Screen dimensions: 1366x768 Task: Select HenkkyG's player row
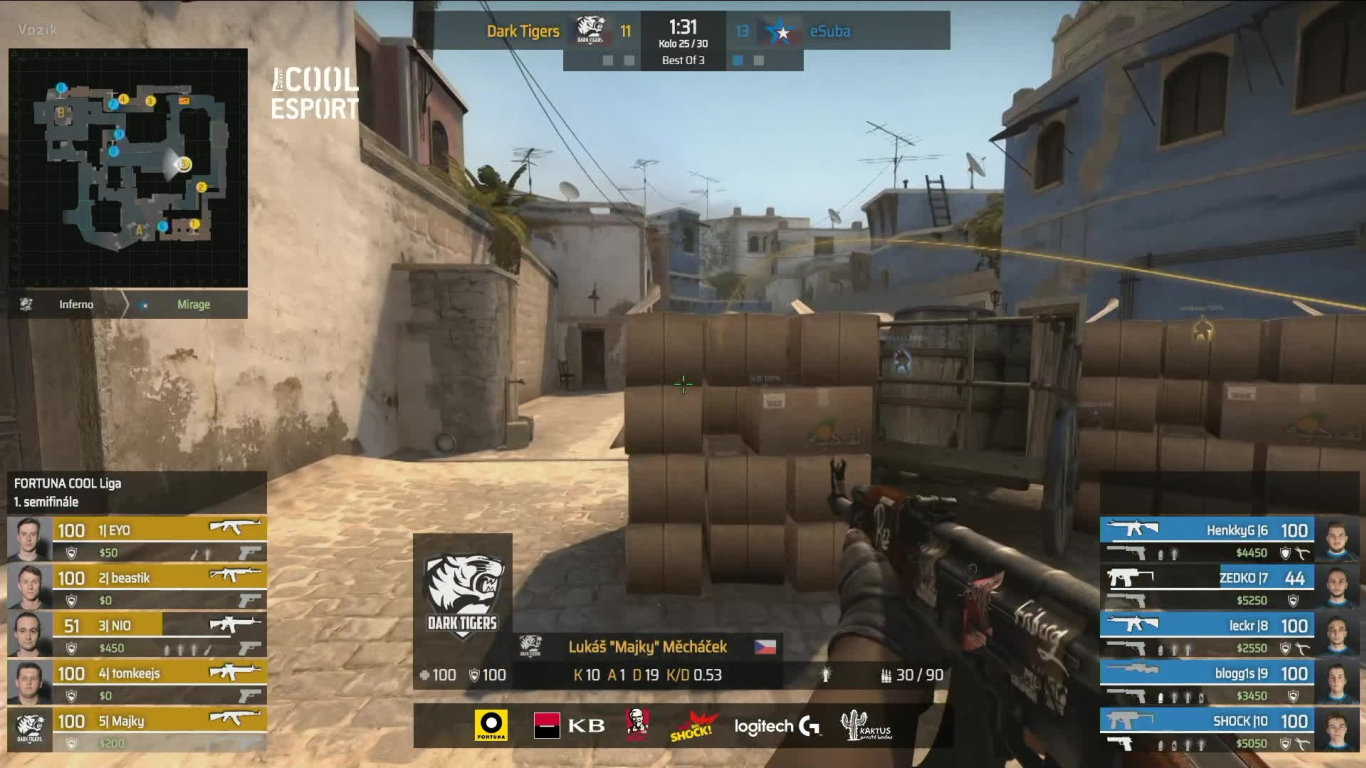tap(1228, 541)
